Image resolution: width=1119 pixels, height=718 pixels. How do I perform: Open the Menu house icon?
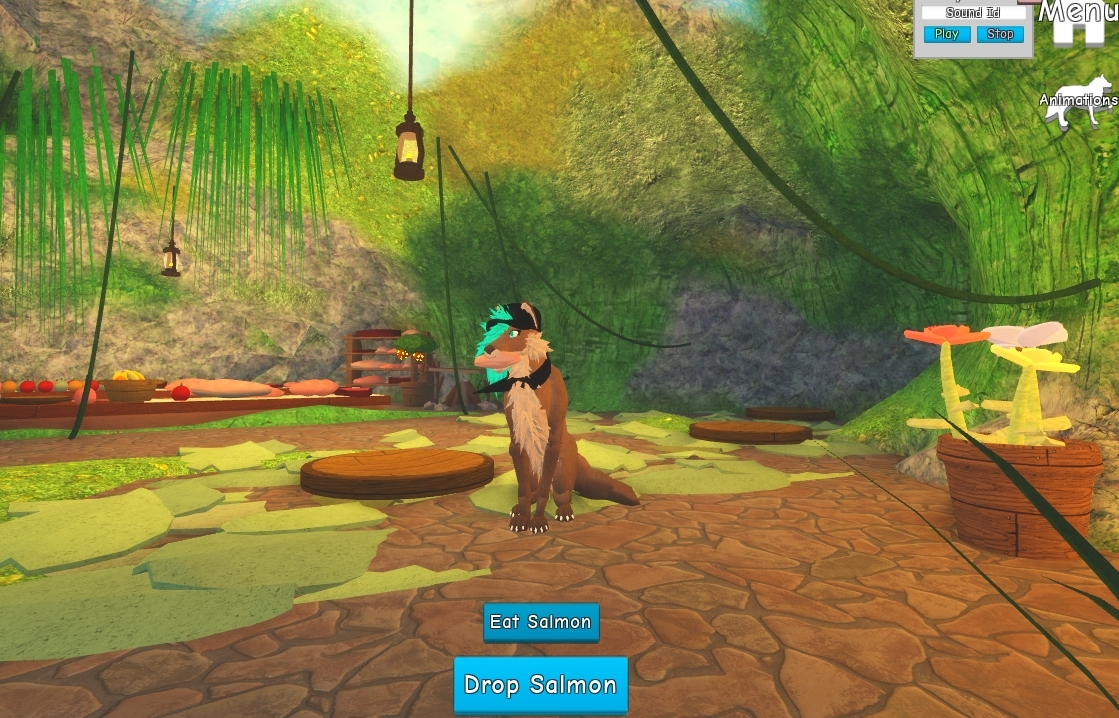pos(1076,22)
